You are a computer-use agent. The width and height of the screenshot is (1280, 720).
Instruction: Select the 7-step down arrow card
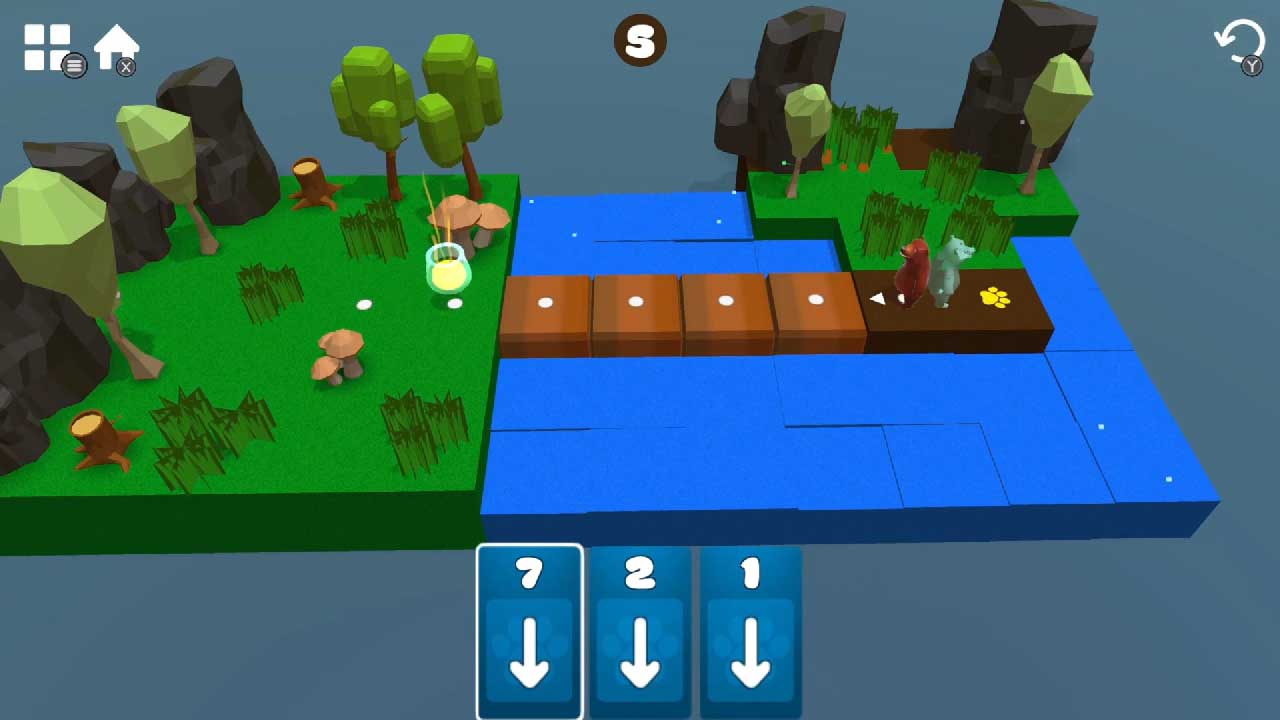coord(530,631)
